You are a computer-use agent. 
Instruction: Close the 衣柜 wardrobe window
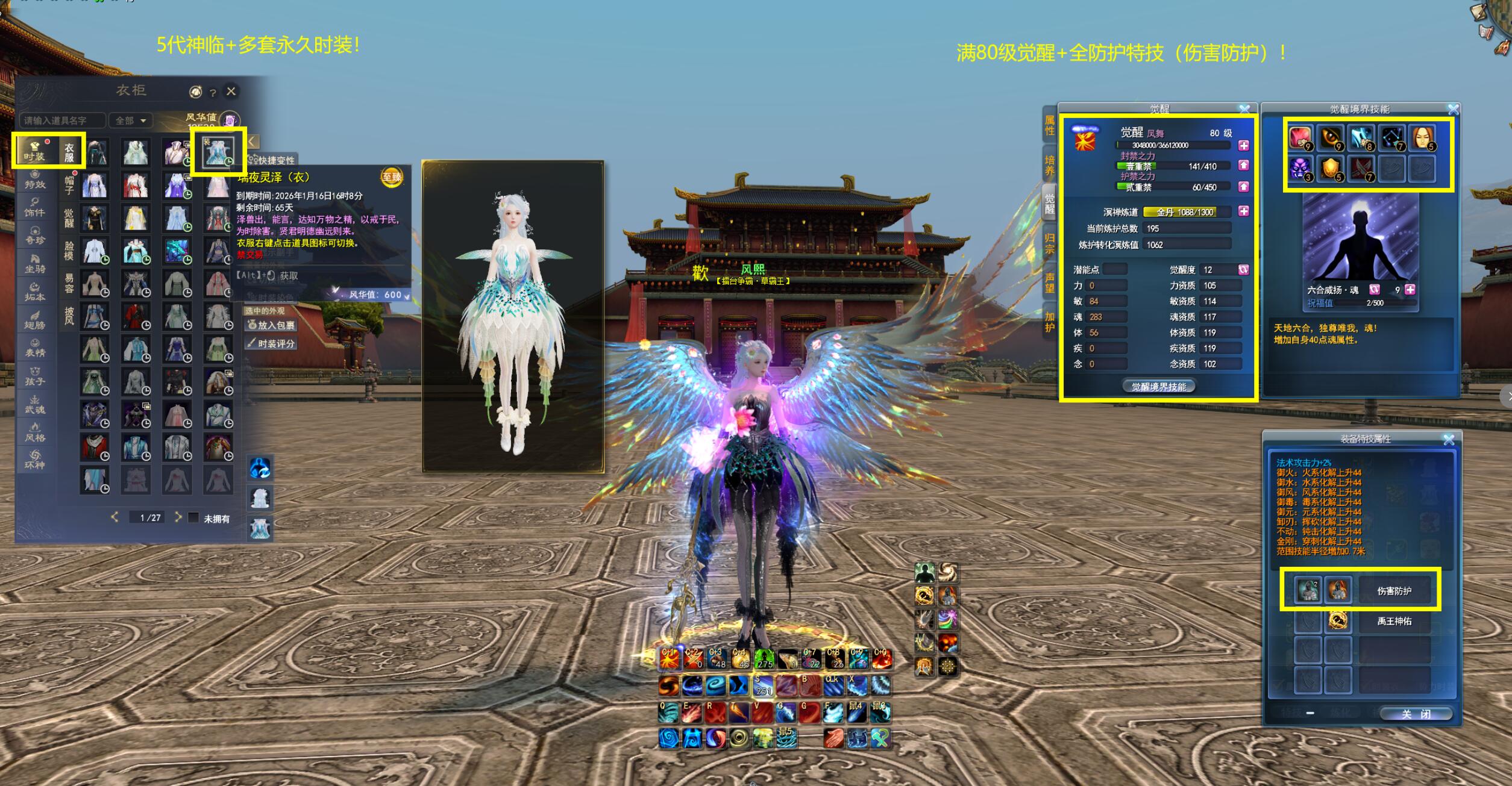[x=231, y=92]
